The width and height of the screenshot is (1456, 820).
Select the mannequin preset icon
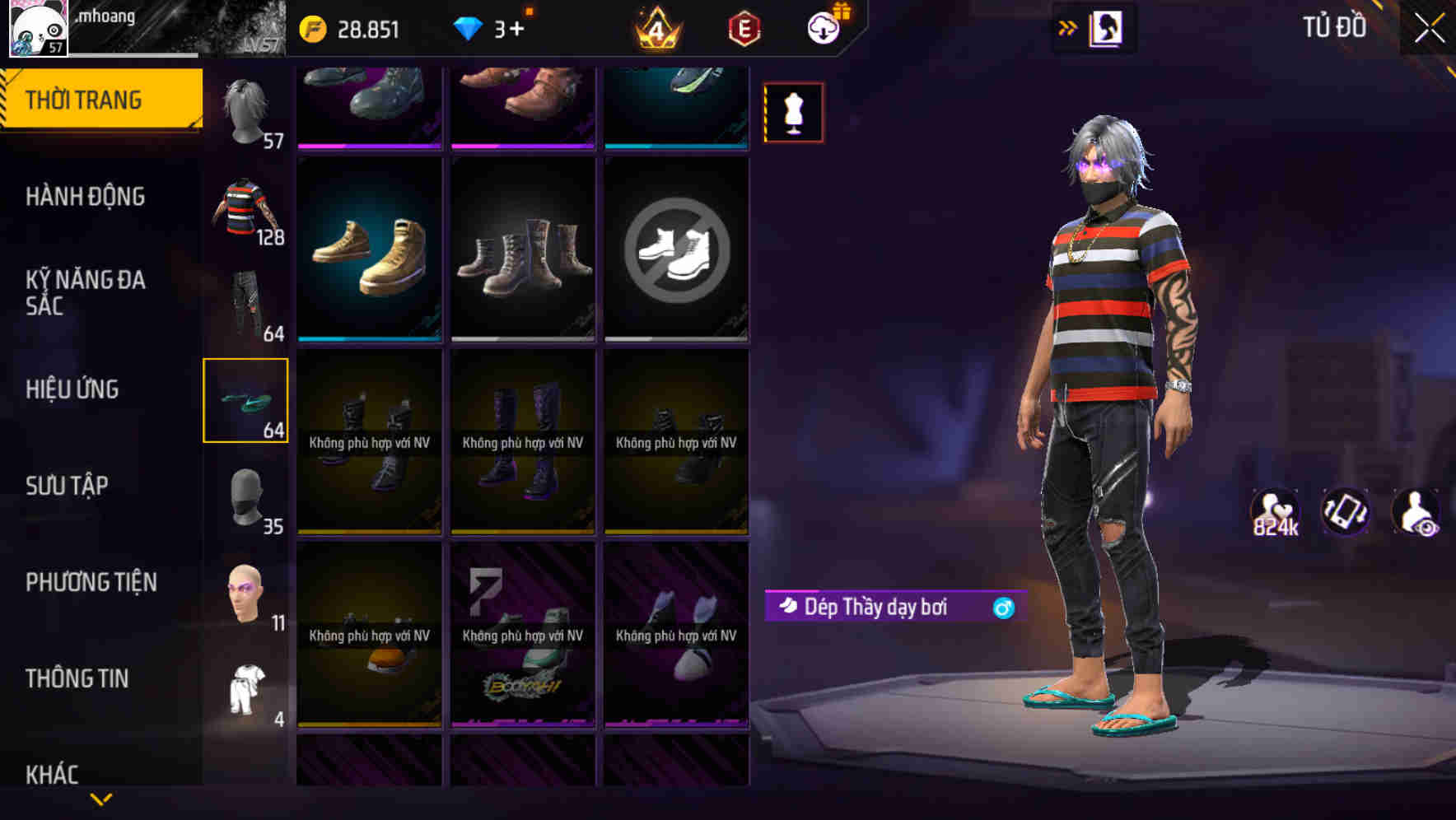793,111
